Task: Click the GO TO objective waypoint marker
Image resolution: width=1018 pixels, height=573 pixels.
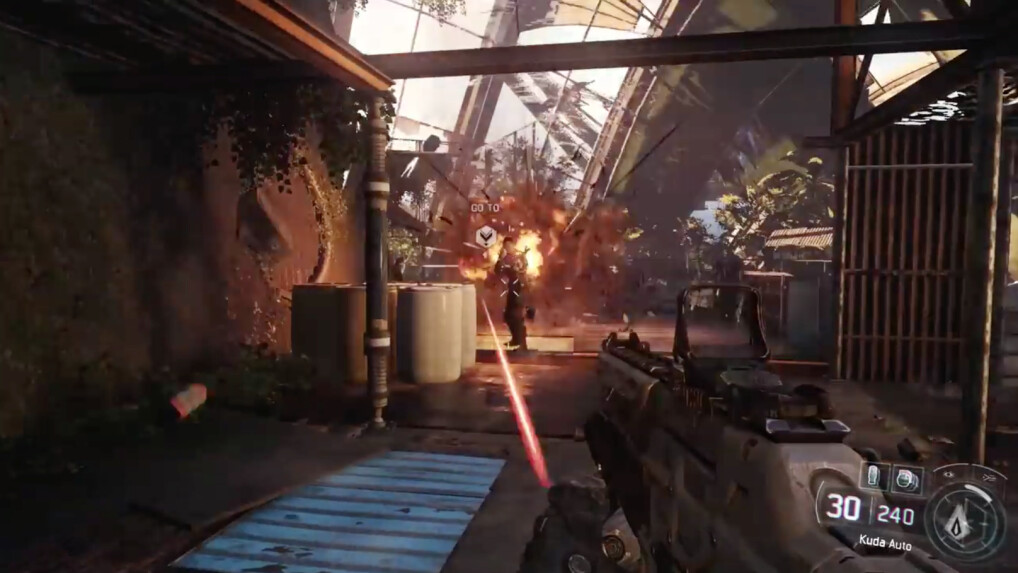Action: coord(485,236)
